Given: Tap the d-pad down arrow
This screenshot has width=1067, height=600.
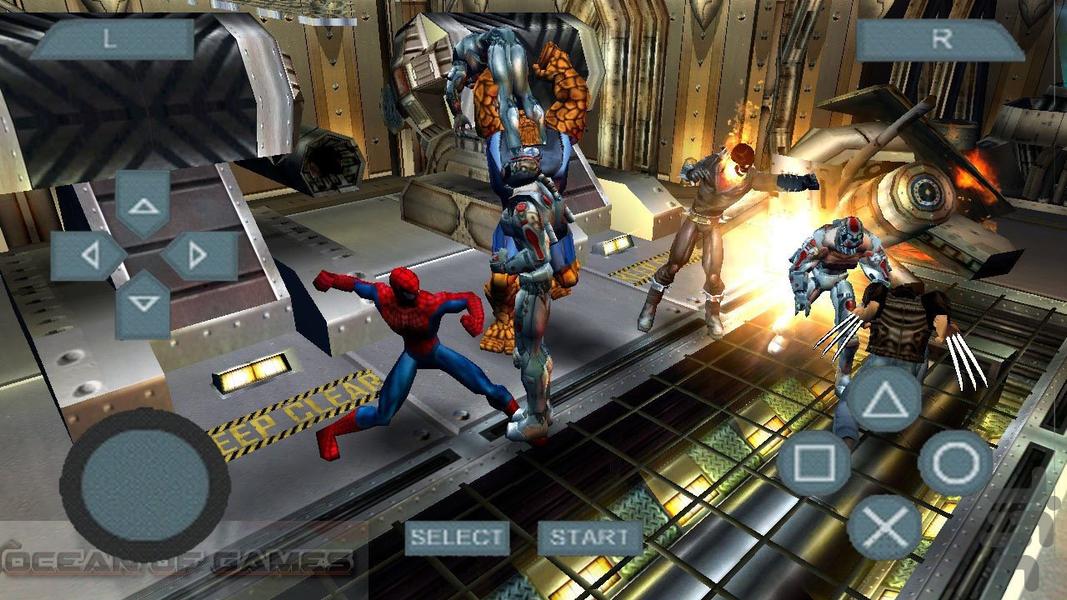Looking at the screenshot, I should pyautogui.click(x=143, y=304).
